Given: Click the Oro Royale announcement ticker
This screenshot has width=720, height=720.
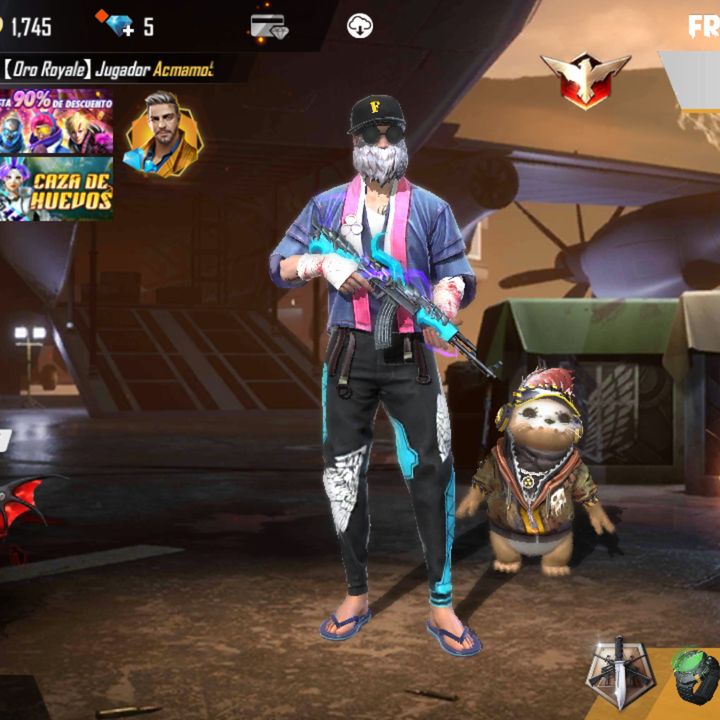Looking at the screenshot, I should point(108,69).
